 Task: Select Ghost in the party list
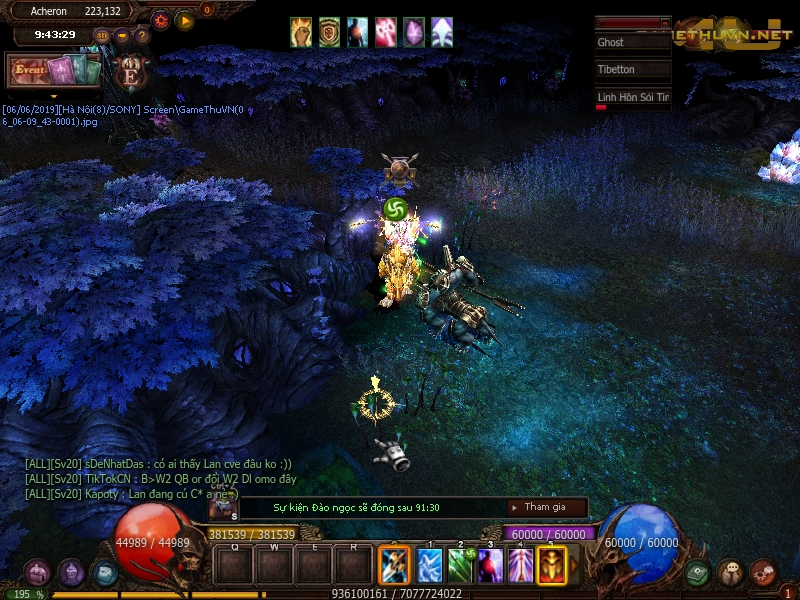coord(632,43)
